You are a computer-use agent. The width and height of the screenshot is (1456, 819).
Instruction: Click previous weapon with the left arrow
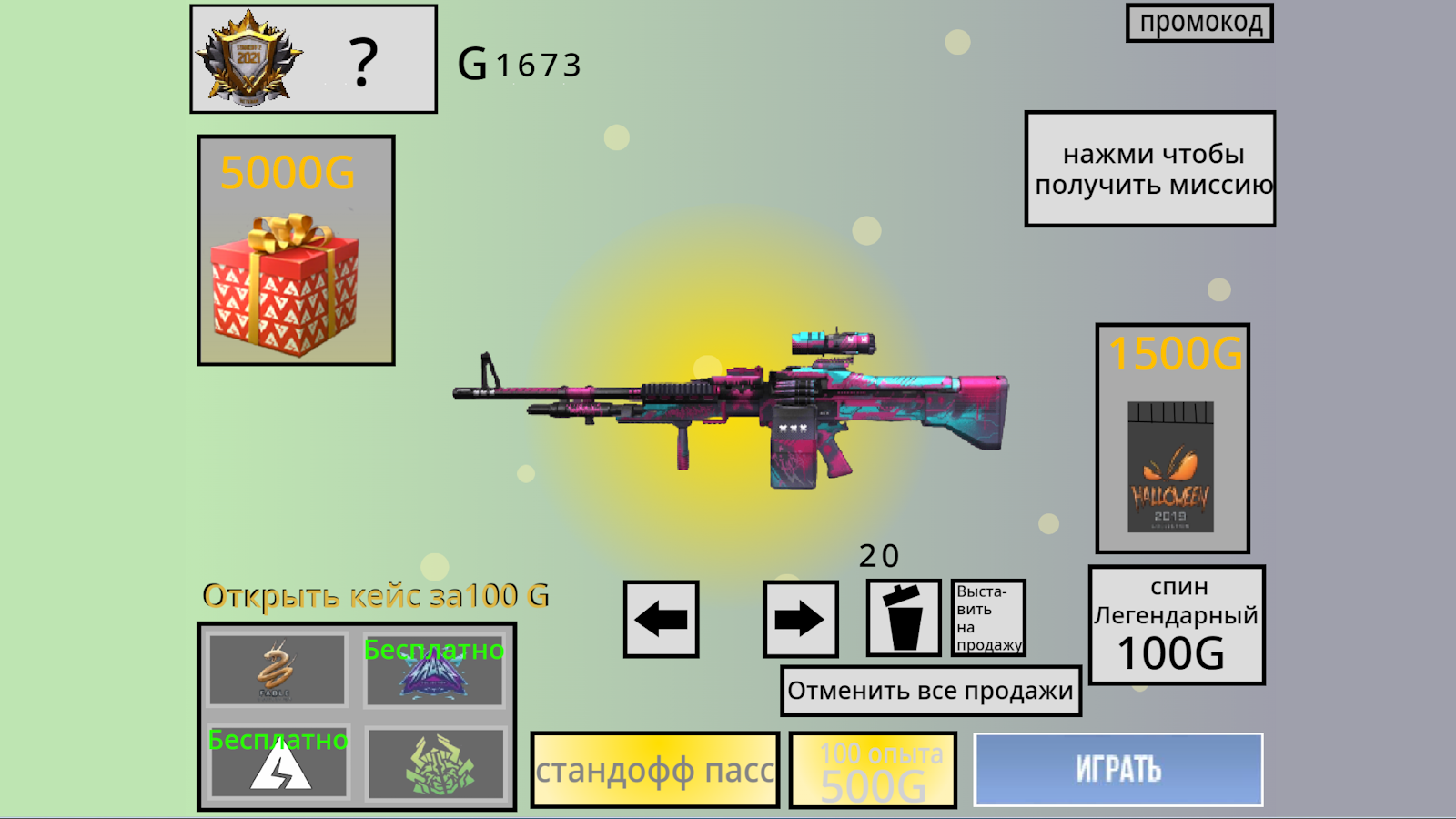[662, 619]
